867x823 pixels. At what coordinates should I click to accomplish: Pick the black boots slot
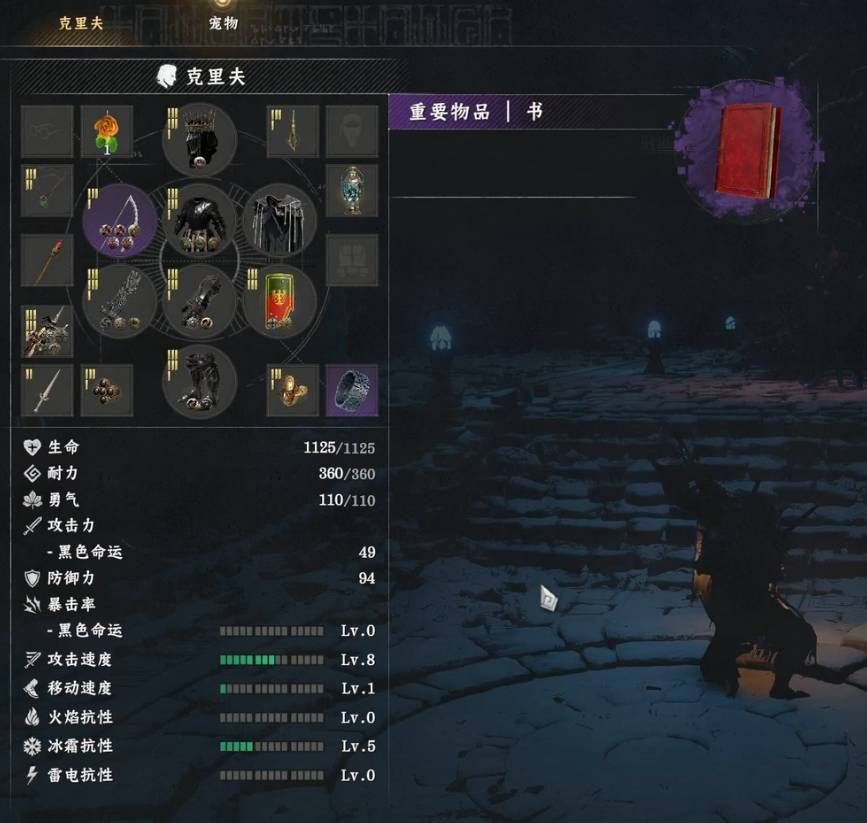click(x=200, y=381)
